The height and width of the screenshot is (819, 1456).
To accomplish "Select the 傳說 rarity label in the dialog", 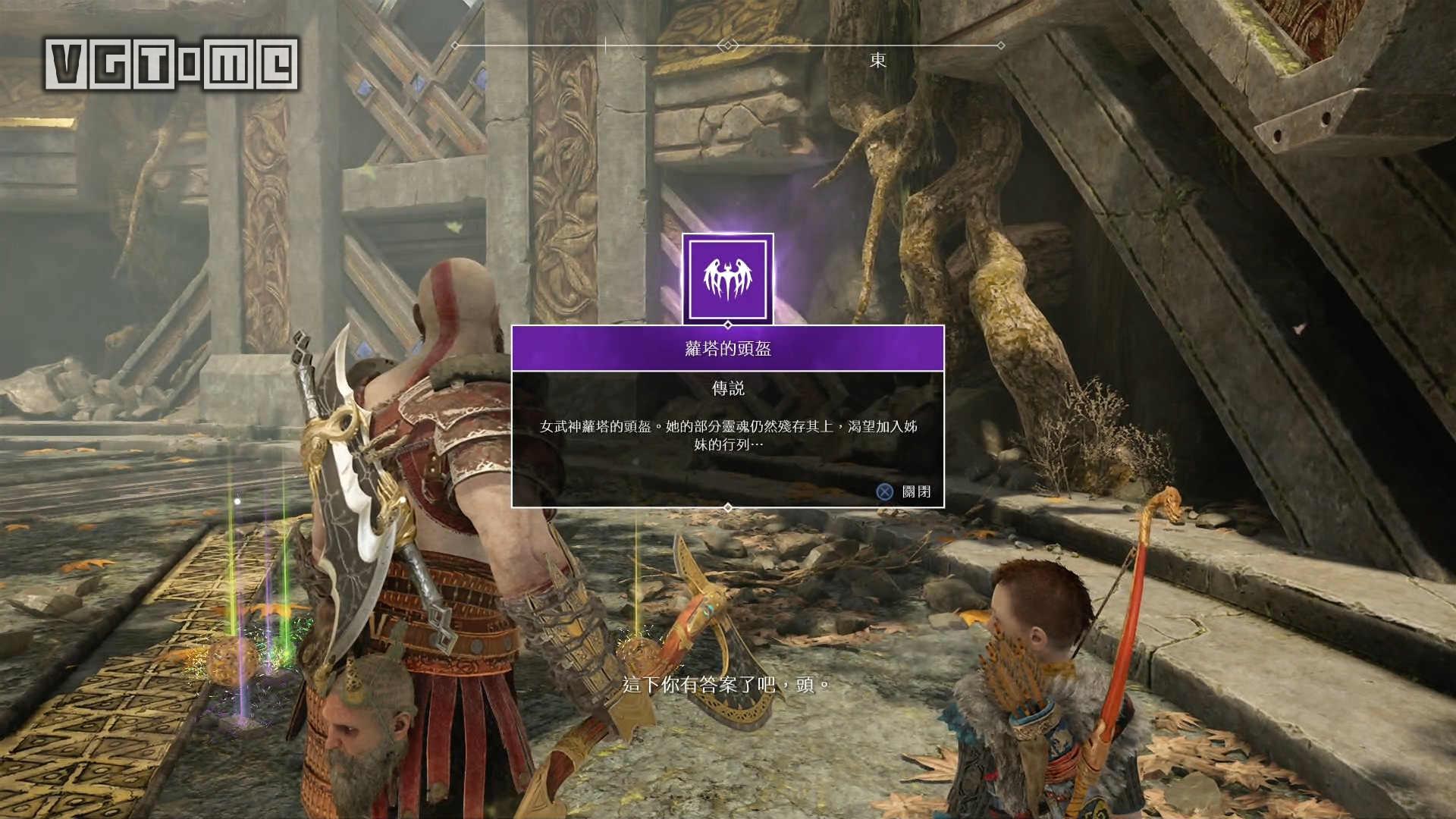I will [728, 388].
